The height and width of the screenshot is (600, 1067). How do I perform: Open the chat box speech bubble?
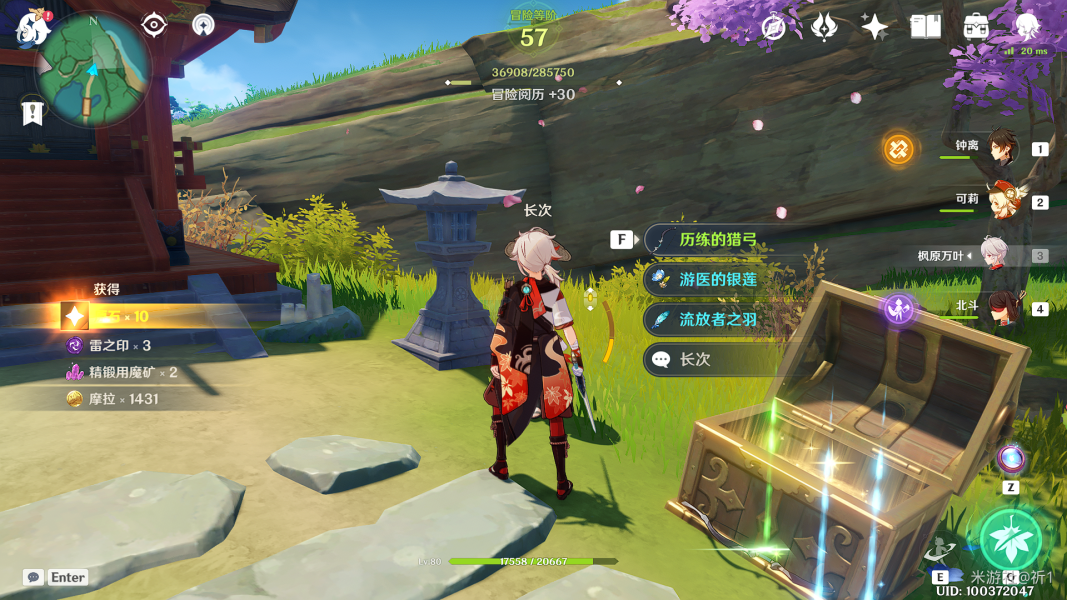pyautogui.click(x=34, y=577)
